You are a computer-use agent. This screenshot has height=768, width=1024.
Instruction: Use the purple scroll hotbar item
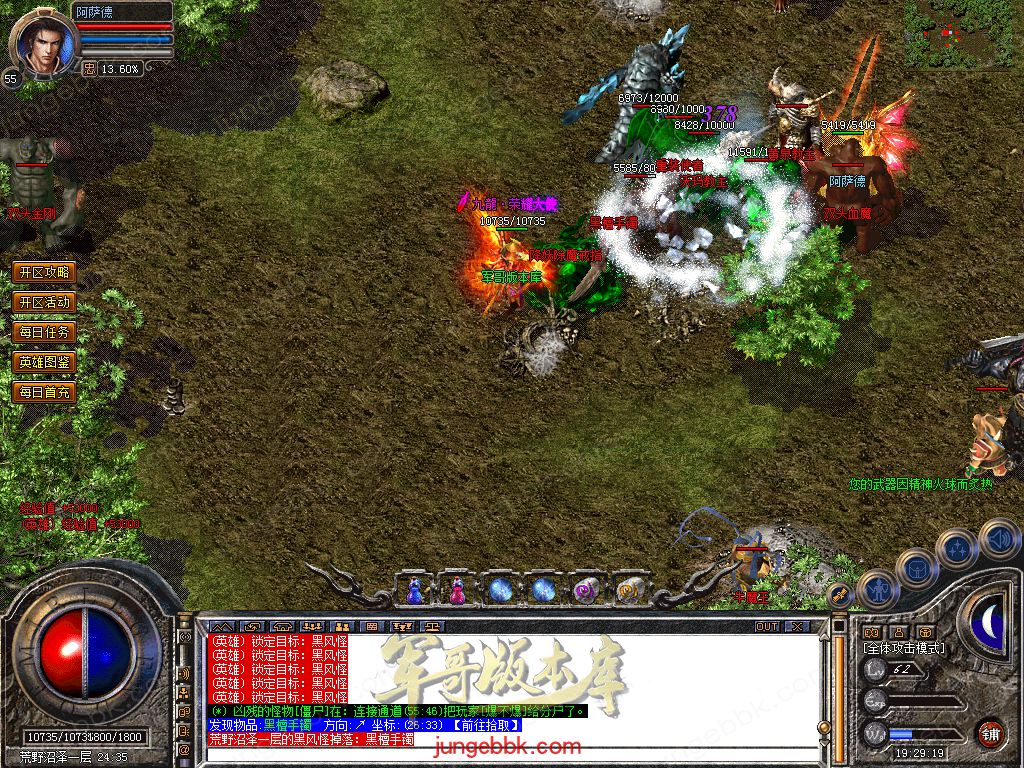(585, 590)
